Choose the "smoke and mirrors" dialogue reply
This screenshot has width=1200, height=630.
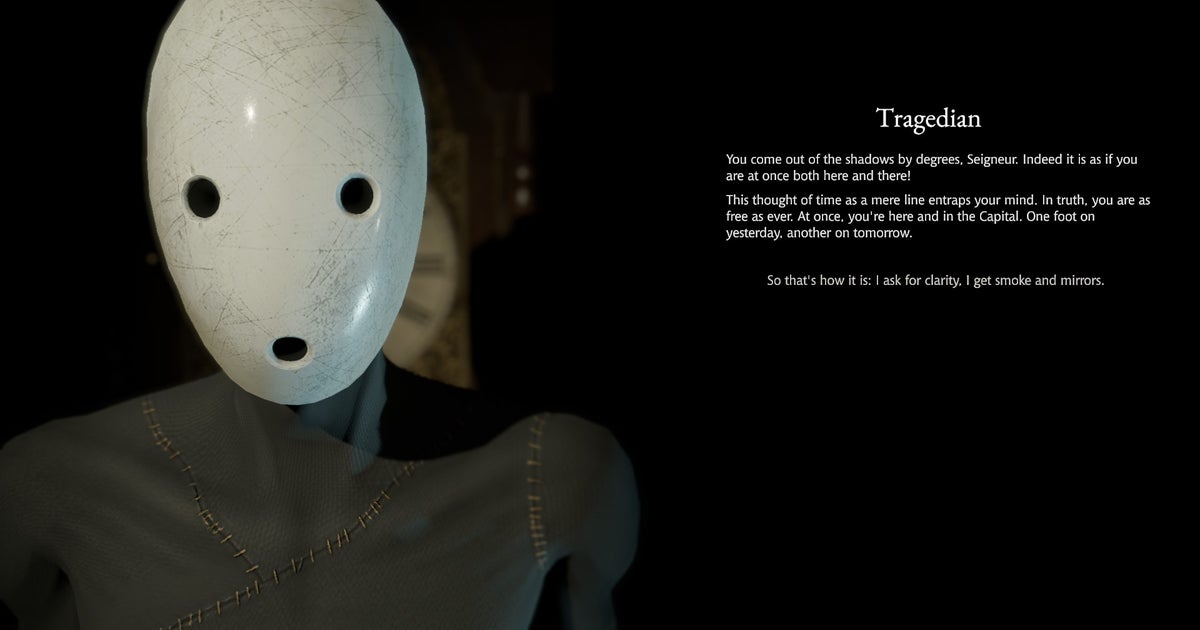pyautogui.click(x=935, y=281)
